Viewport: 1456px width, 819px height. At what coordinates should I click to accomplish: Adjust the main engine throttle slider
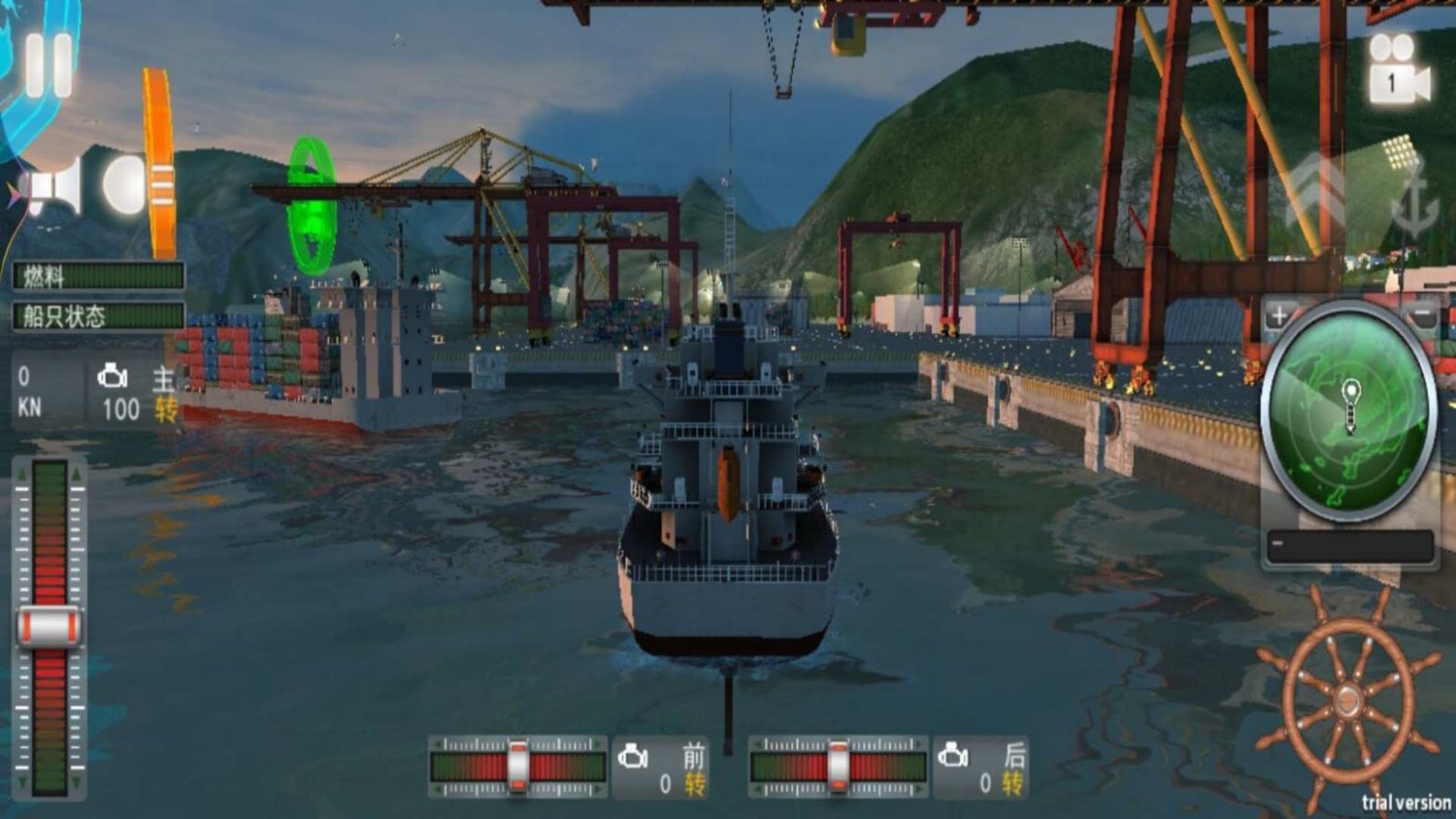[49, 627]
